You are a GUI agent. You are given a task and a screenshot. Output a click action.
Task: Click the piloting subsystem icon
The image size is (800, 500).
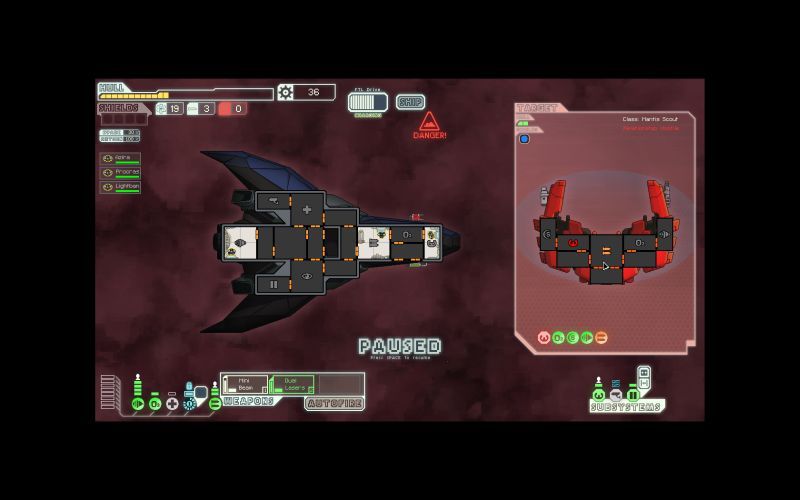tap(599, 395)
